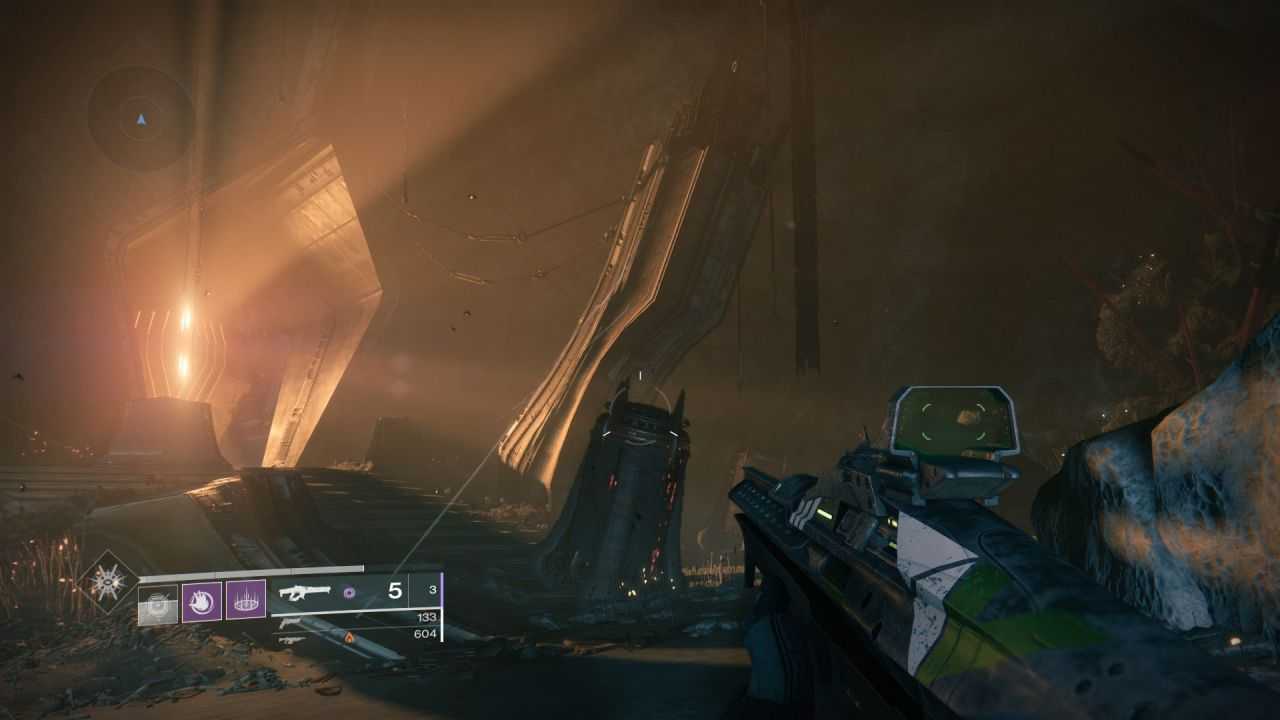Screen dimensions: 1280x720
Task: Click the greyed class ability icon
Action: (x=156, y=603)
